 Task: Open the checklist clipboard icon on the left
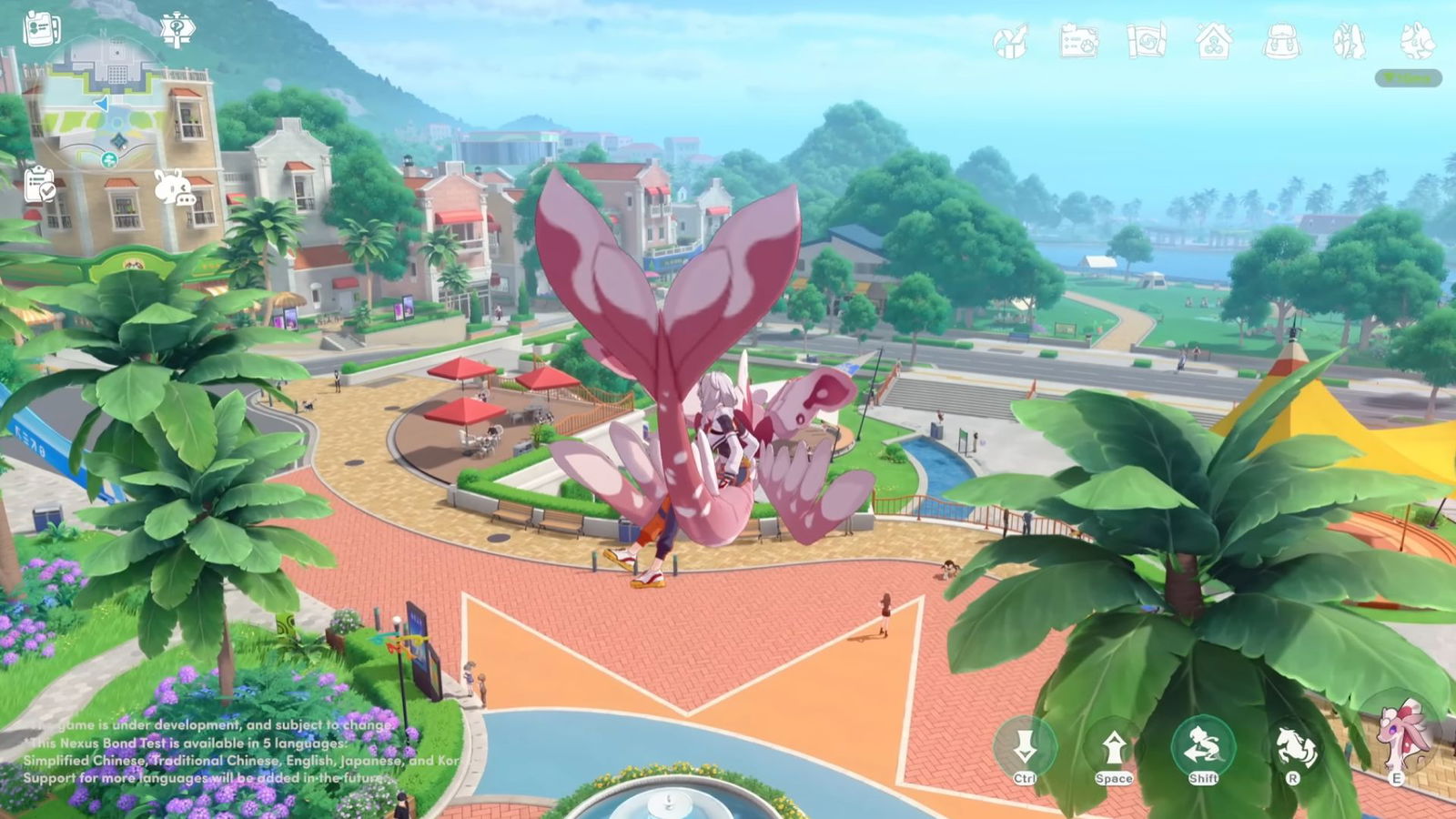[x=39, y=187]
